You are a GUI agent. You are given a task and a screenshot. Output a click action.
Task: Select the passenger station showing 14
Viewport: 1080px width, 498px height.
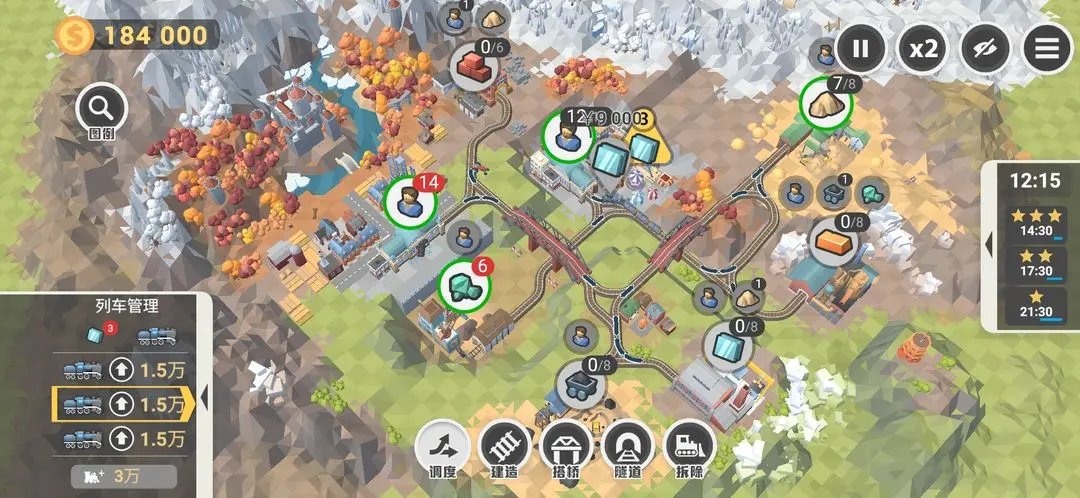pyautogui.click(x=410, y=202)
